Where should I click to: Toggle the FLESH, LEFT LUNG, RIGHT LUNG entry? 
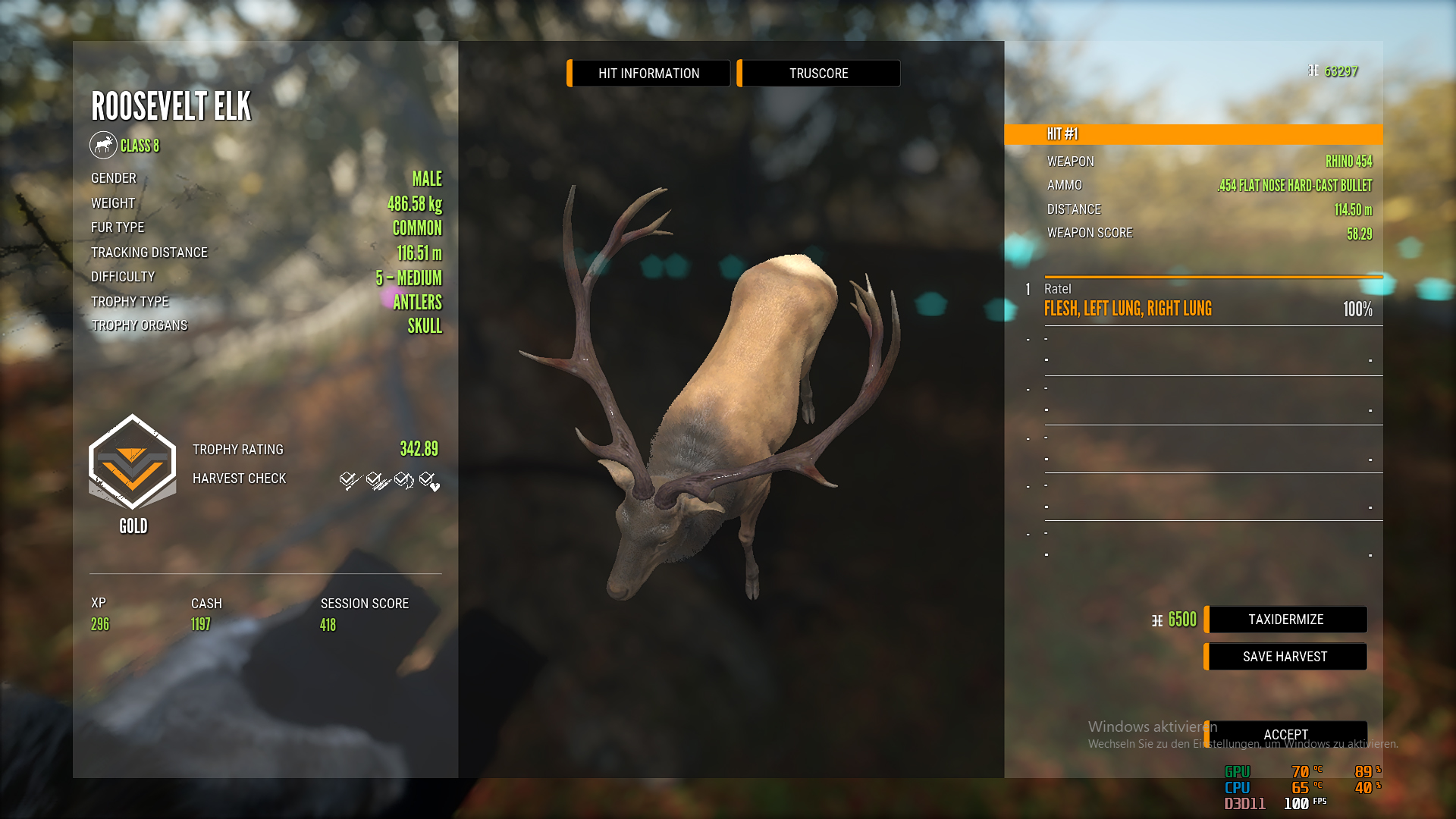1128,308
